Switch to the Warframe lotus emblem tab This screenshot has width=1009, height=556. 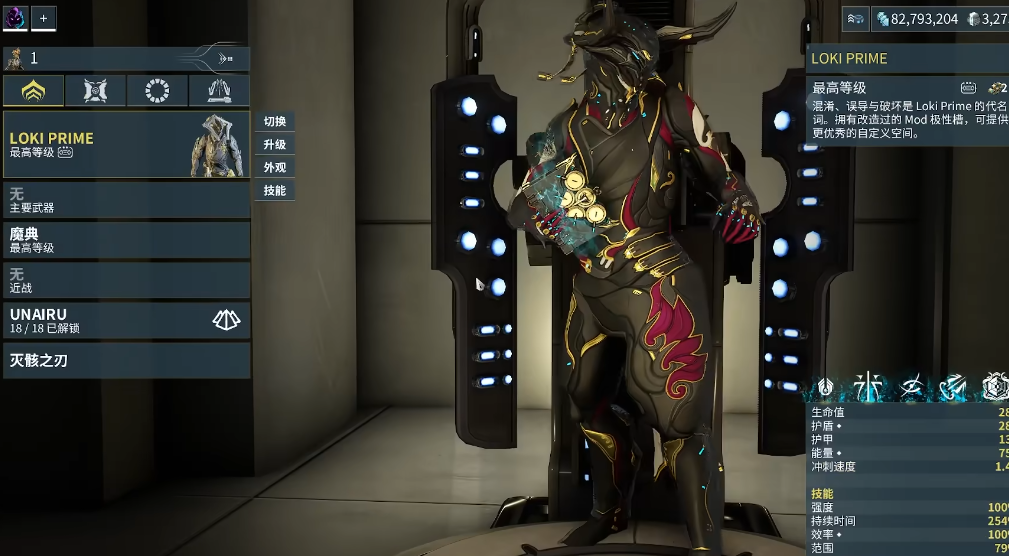coord(33,91)
